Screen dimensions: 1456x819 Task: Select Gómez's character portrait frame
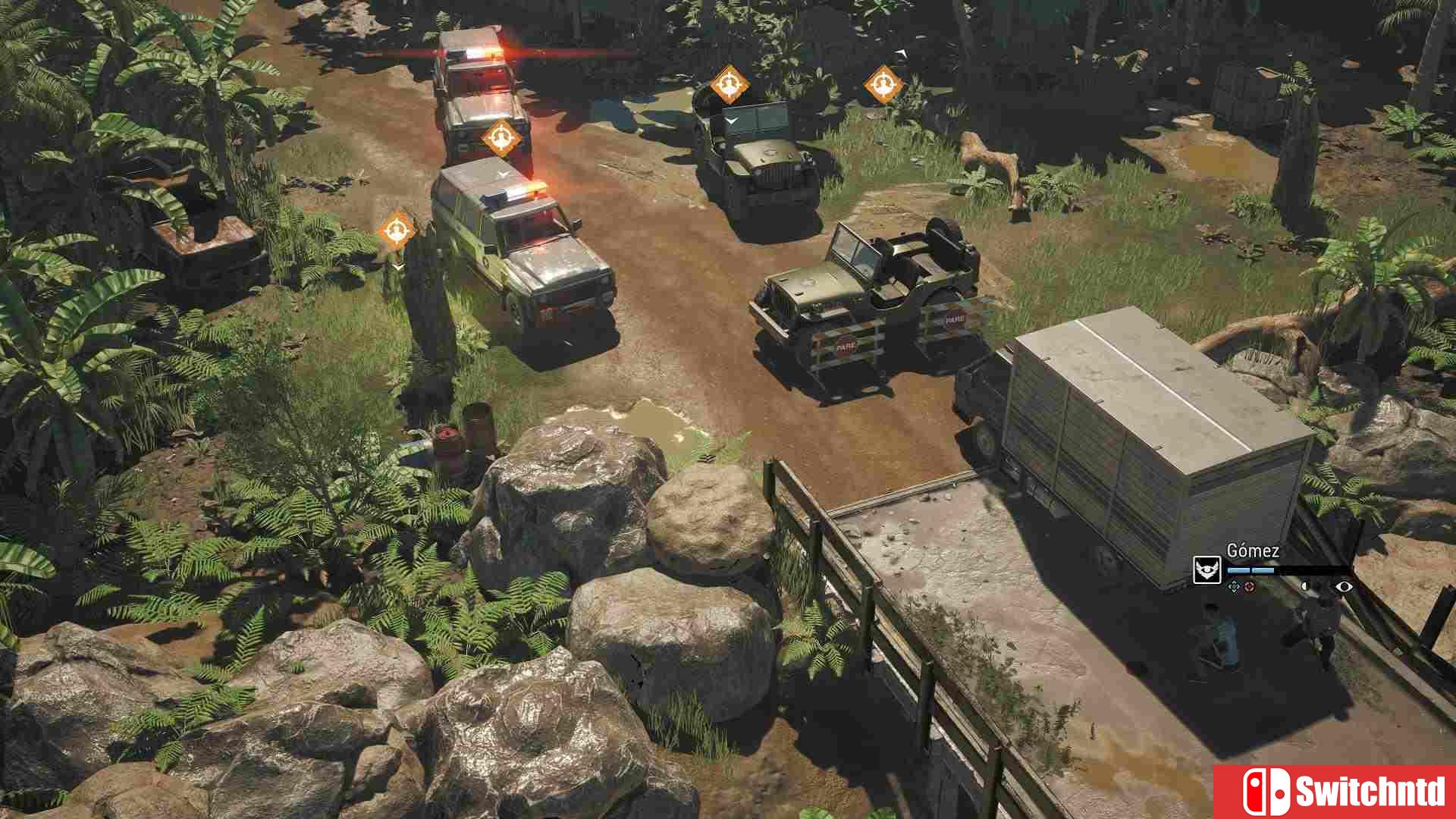tap(1207, 570)
